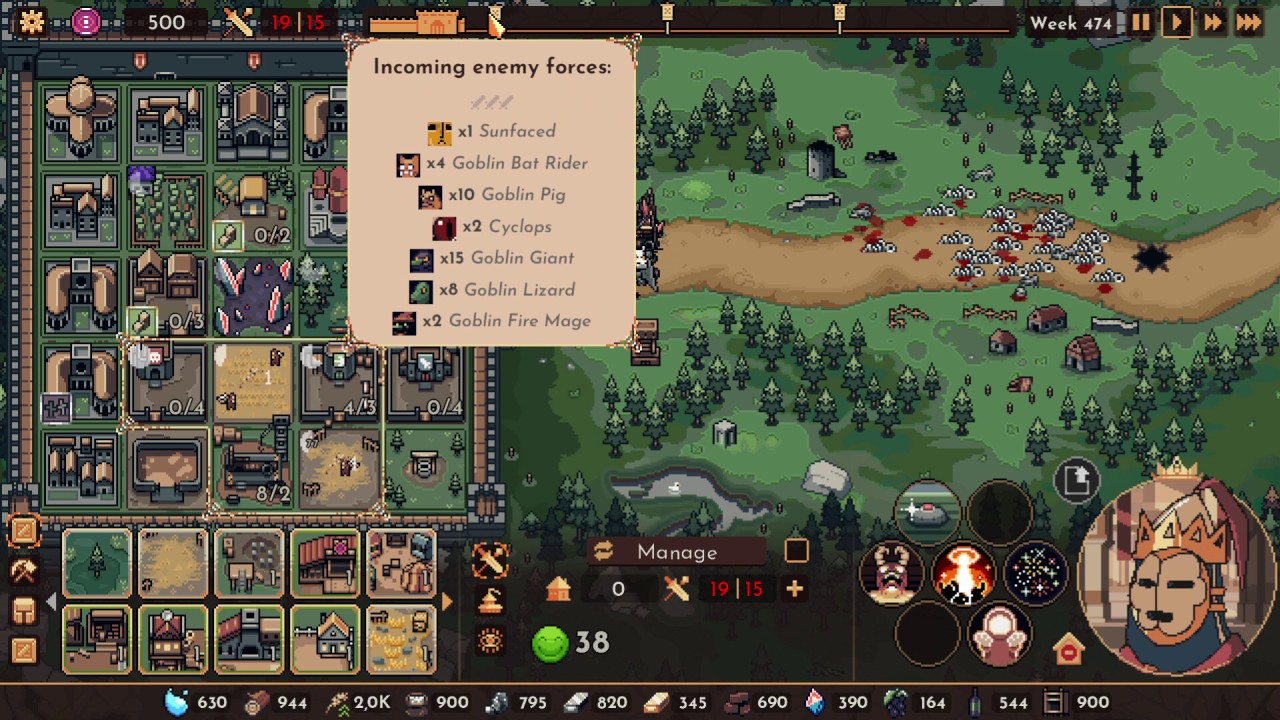Viewport: 1280px width, 720px height.
Task: Switch to double fast-forward speed
Action: tap(1212, 22)
